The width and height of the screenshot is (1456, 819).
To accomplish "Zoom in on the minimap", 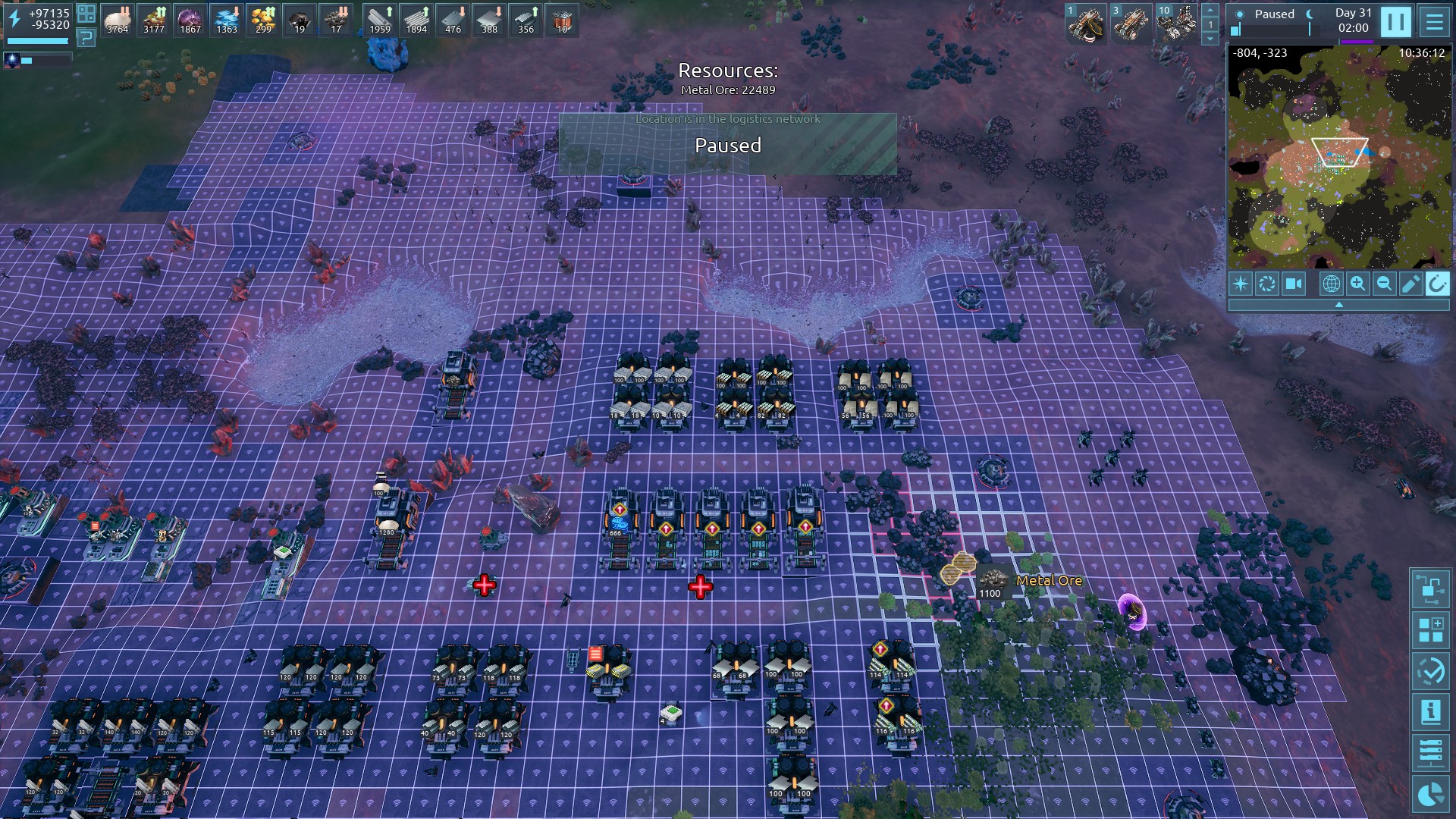I will (x=1357, y=284).
